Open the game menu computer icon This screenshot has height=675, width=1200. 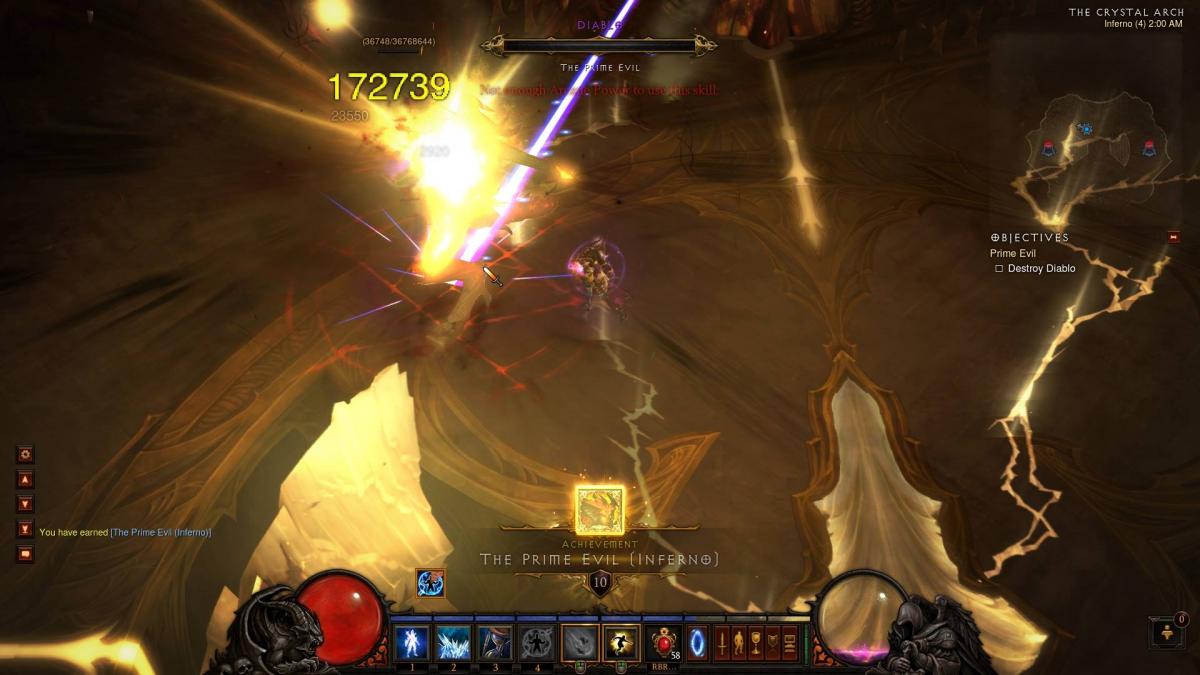(789, 643)
